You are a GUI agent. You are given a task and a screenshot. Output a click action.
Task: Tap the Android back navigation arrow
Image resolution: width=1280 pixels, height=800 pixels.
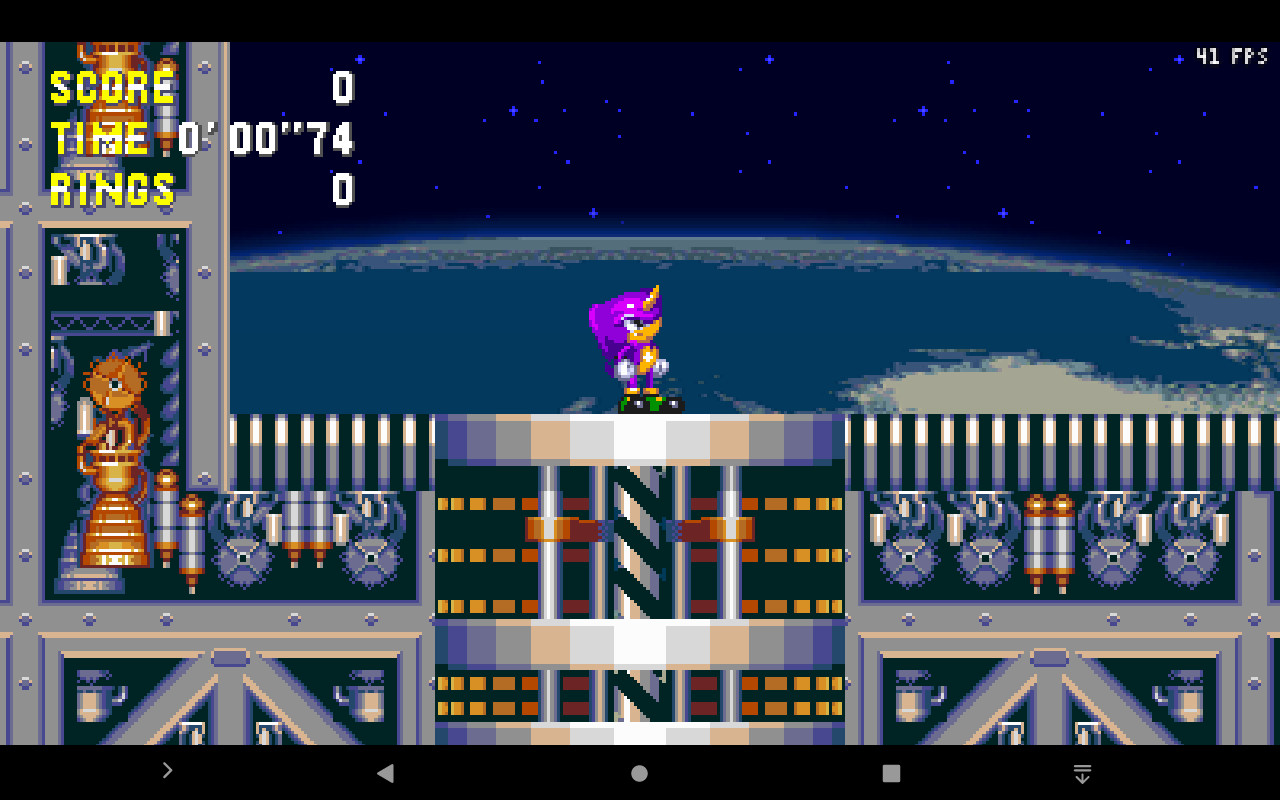point(386,771)
